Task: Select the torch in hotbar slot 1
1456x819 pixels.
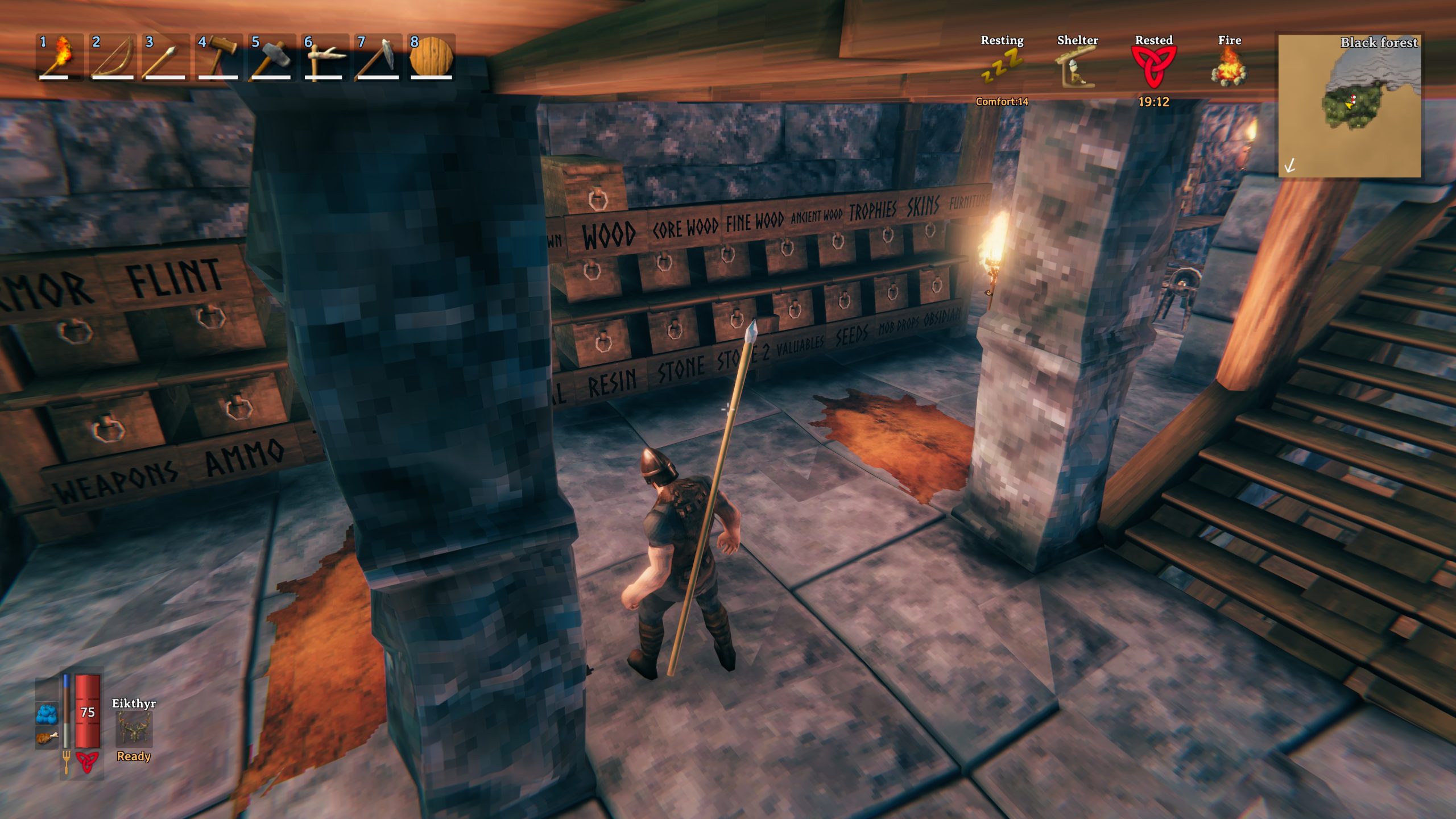Action: tap(59, 57)
